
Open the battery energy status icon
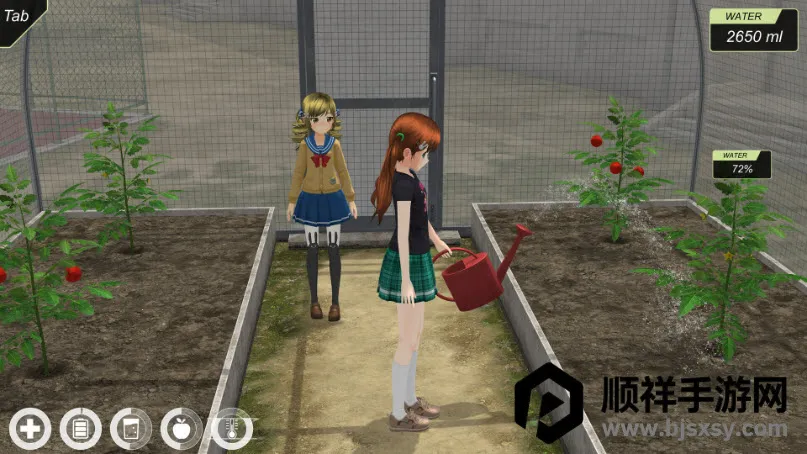coord(81,429)
